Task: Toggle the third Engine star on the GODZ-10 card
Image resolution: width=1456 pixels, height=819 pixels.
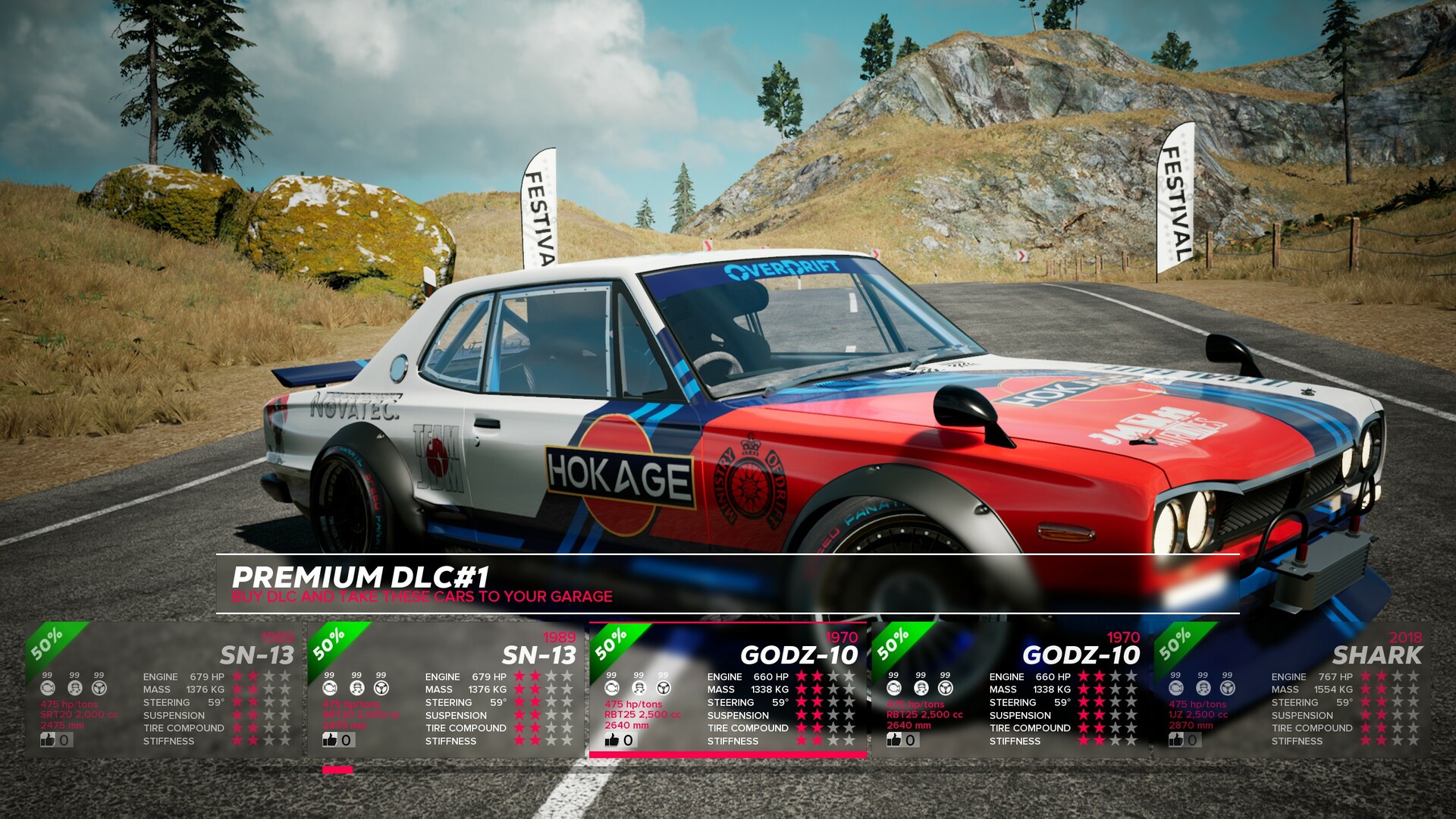Action: click(x=833, y=676)
